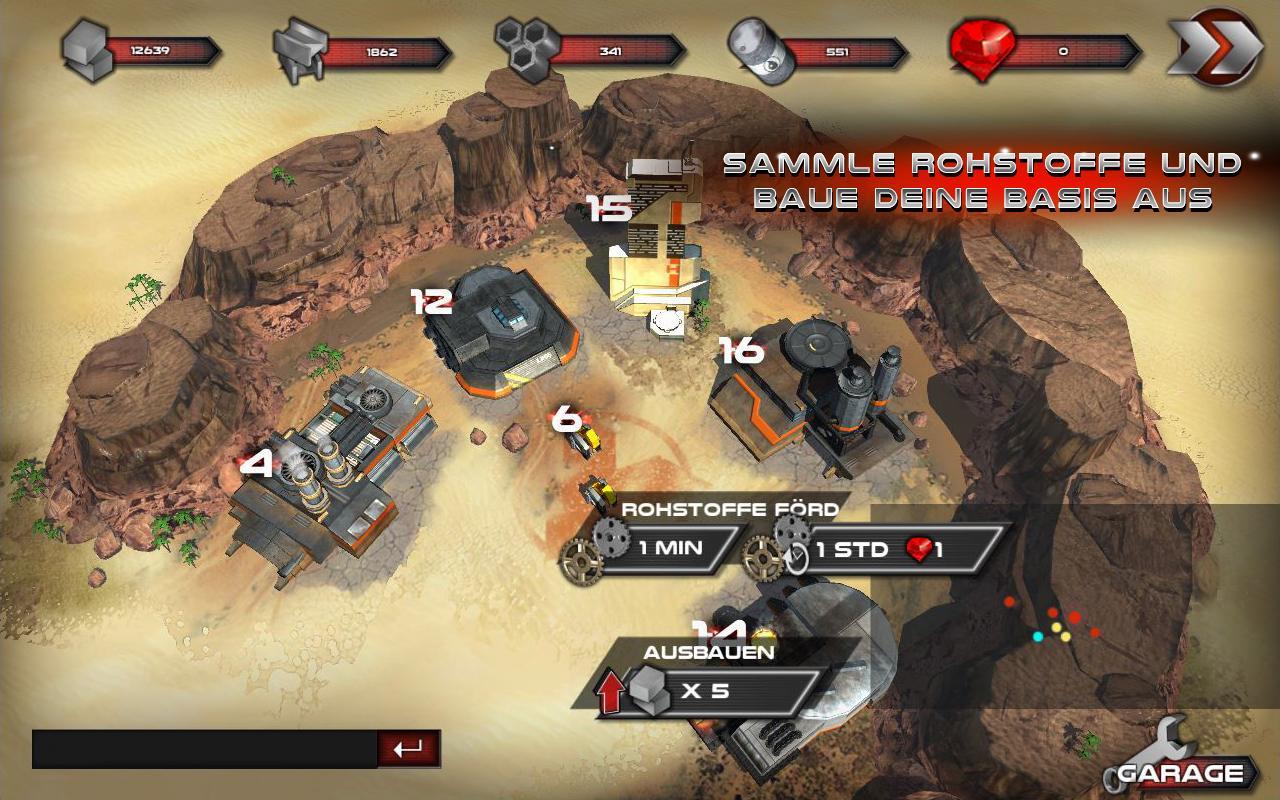The height and width of the screenshot is (800, 1280).
Task: Tap the red ruby currency icon
Action: click(981, 48)
